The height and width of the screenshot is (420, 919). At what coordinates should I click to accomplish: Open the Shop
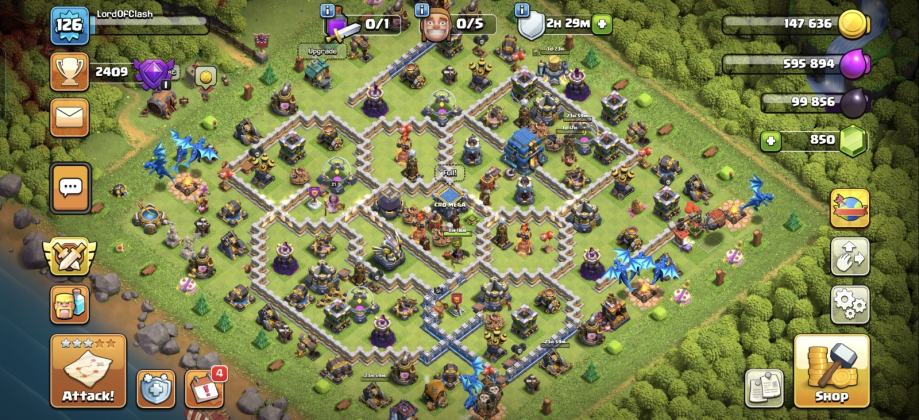[x=831, y=370]
